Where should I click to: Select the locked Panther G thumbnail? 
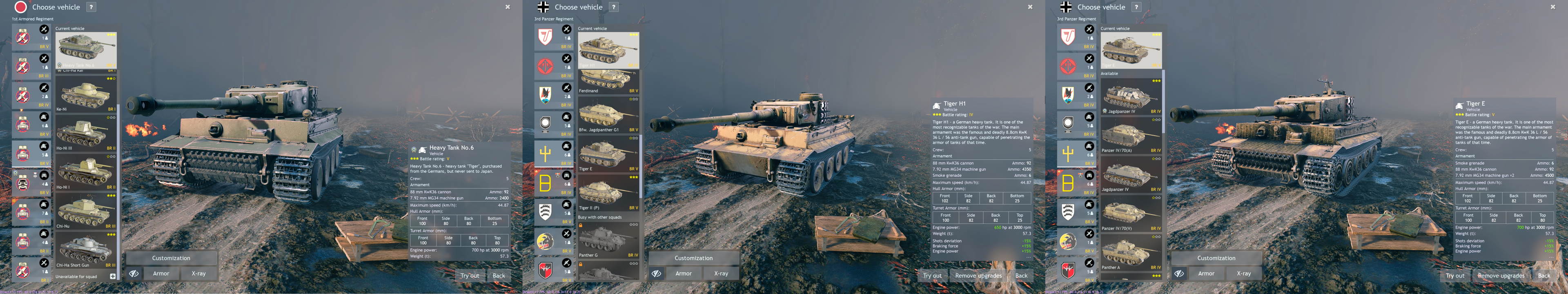tap(608, 241)
